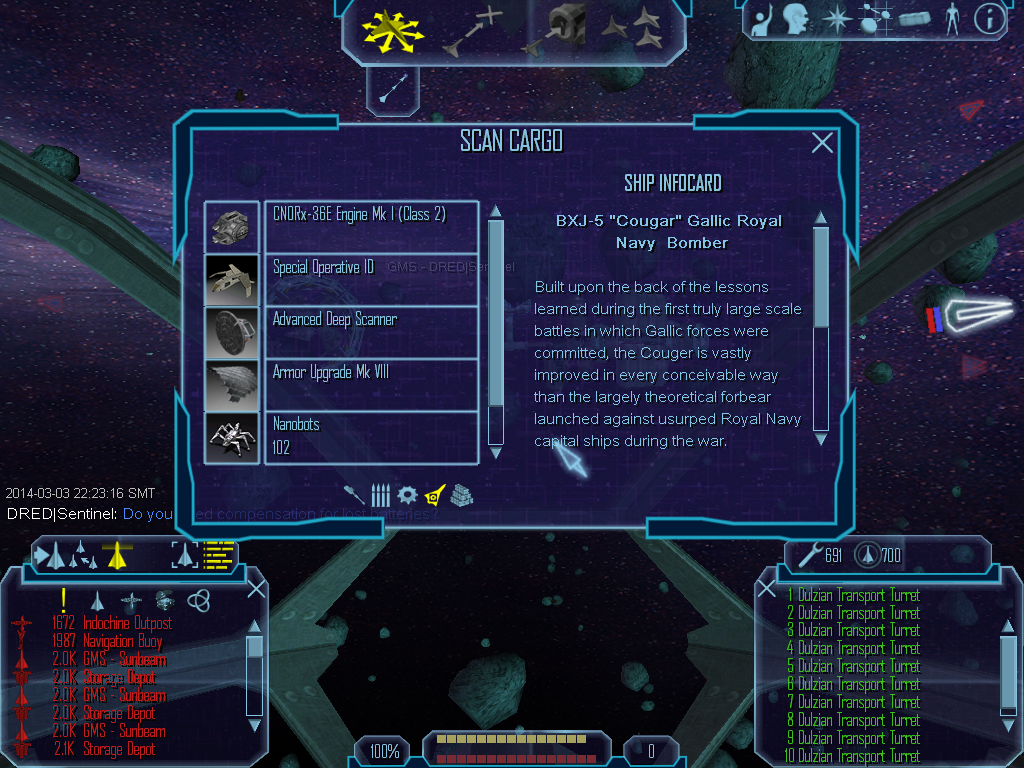
Task: Pick the Nanobots cargo row
Action: click(x=371, y=436)
